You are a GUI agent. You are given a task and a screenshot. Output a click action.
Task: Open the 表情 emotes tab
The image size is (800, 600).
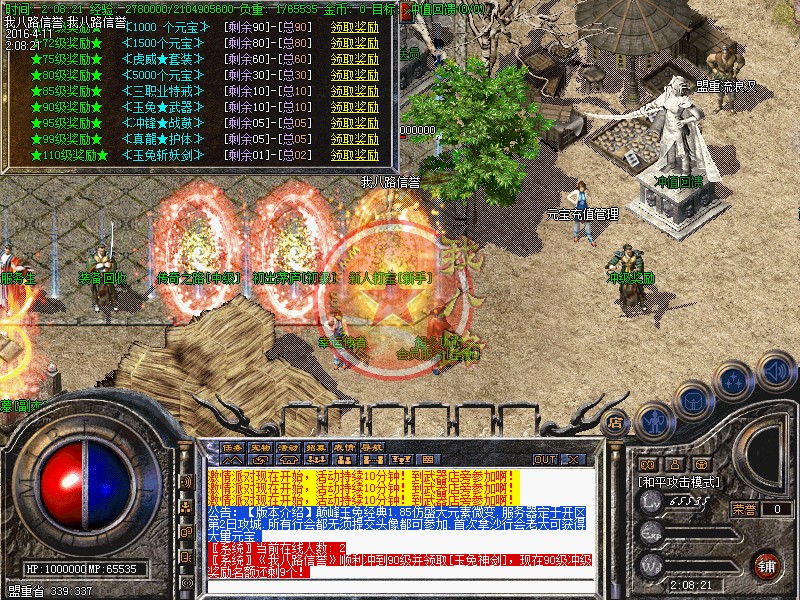[345, 447]
